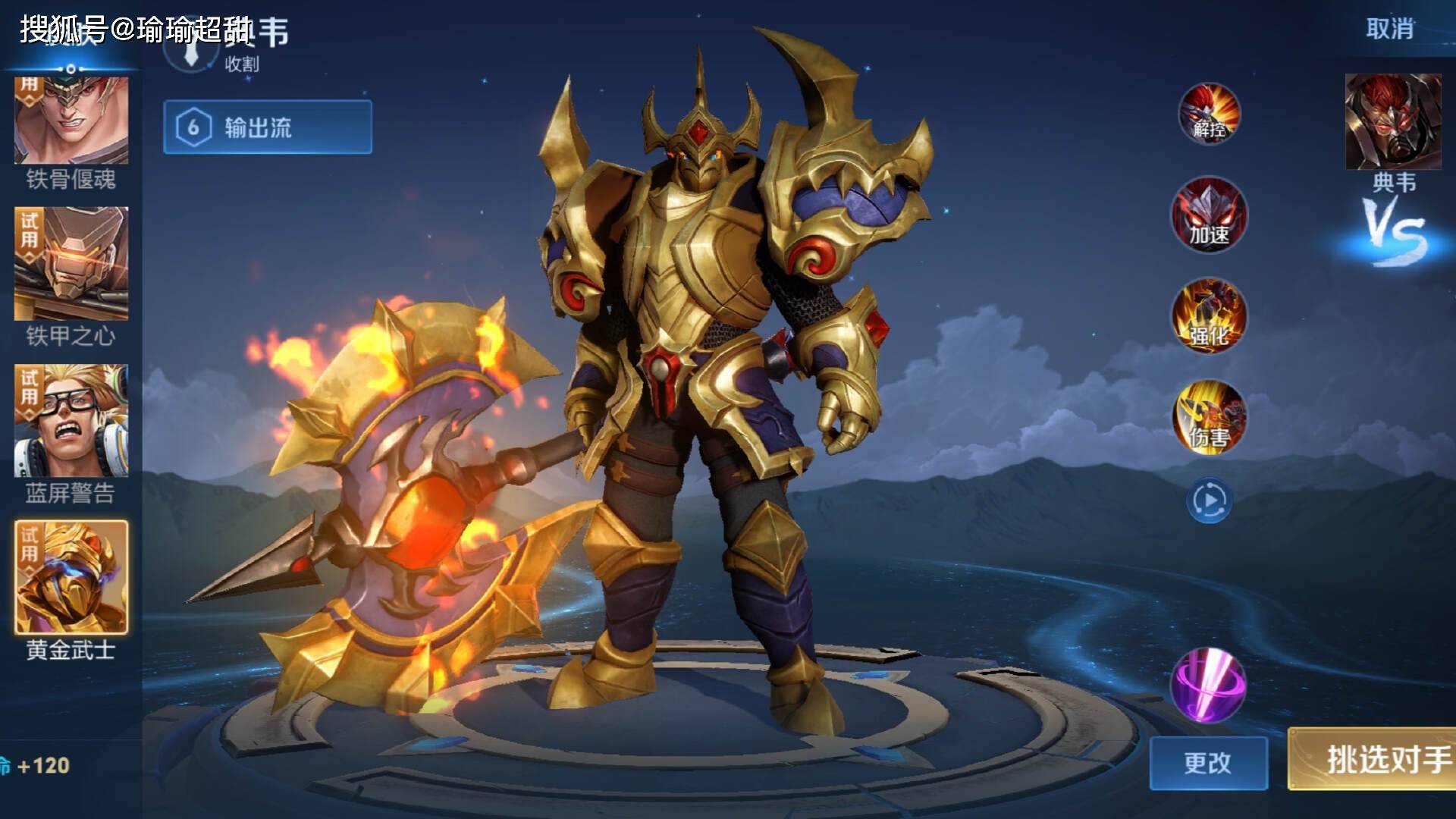Choose the 铁甲之心 skin
The width and height of the screenshot is (1456, 819).
coord(71,264)
